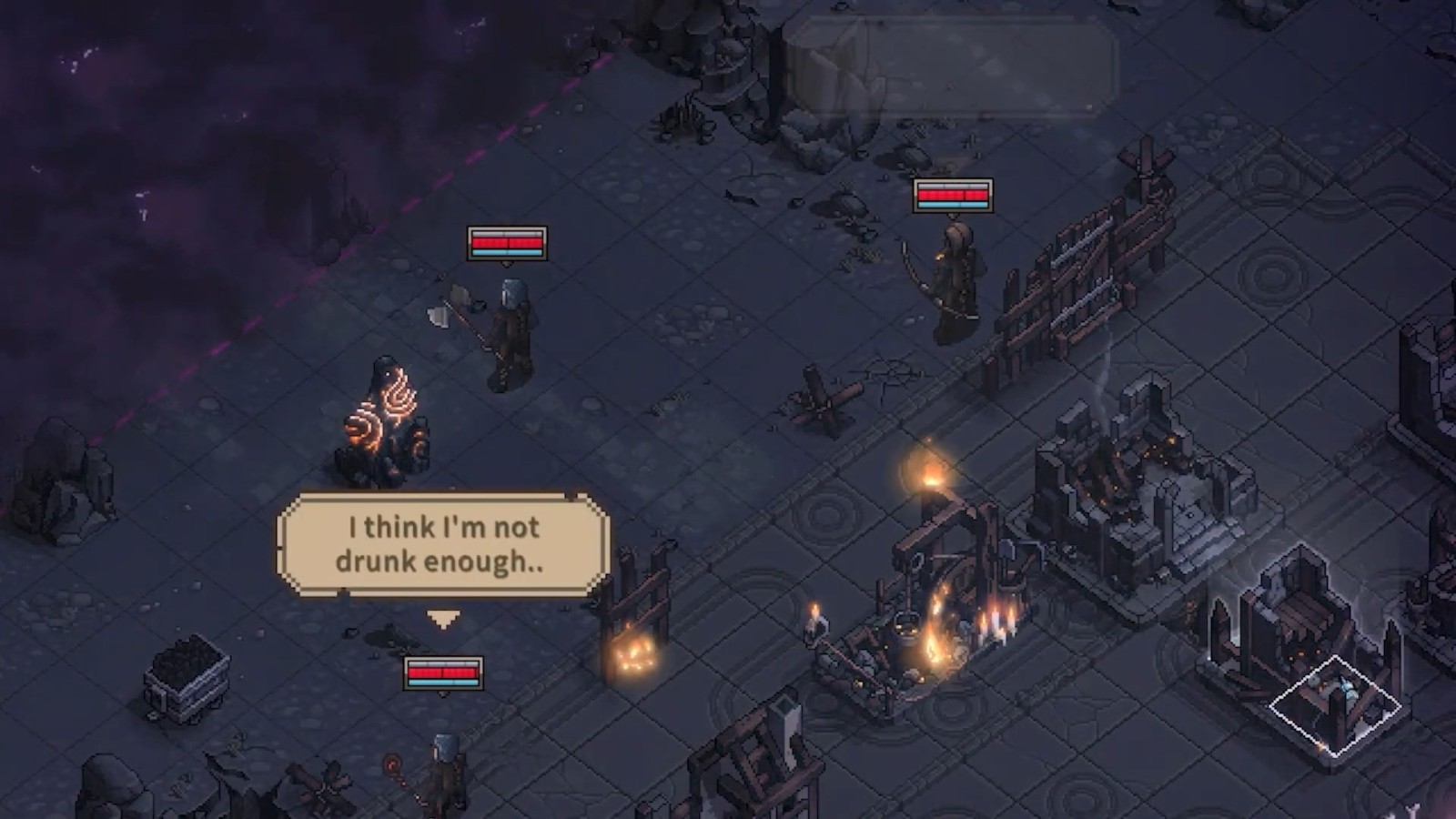Click the "not drunk enough" speech bubble
The height and width of the screenshot is (819, 1456).
[x=442, y=544]
